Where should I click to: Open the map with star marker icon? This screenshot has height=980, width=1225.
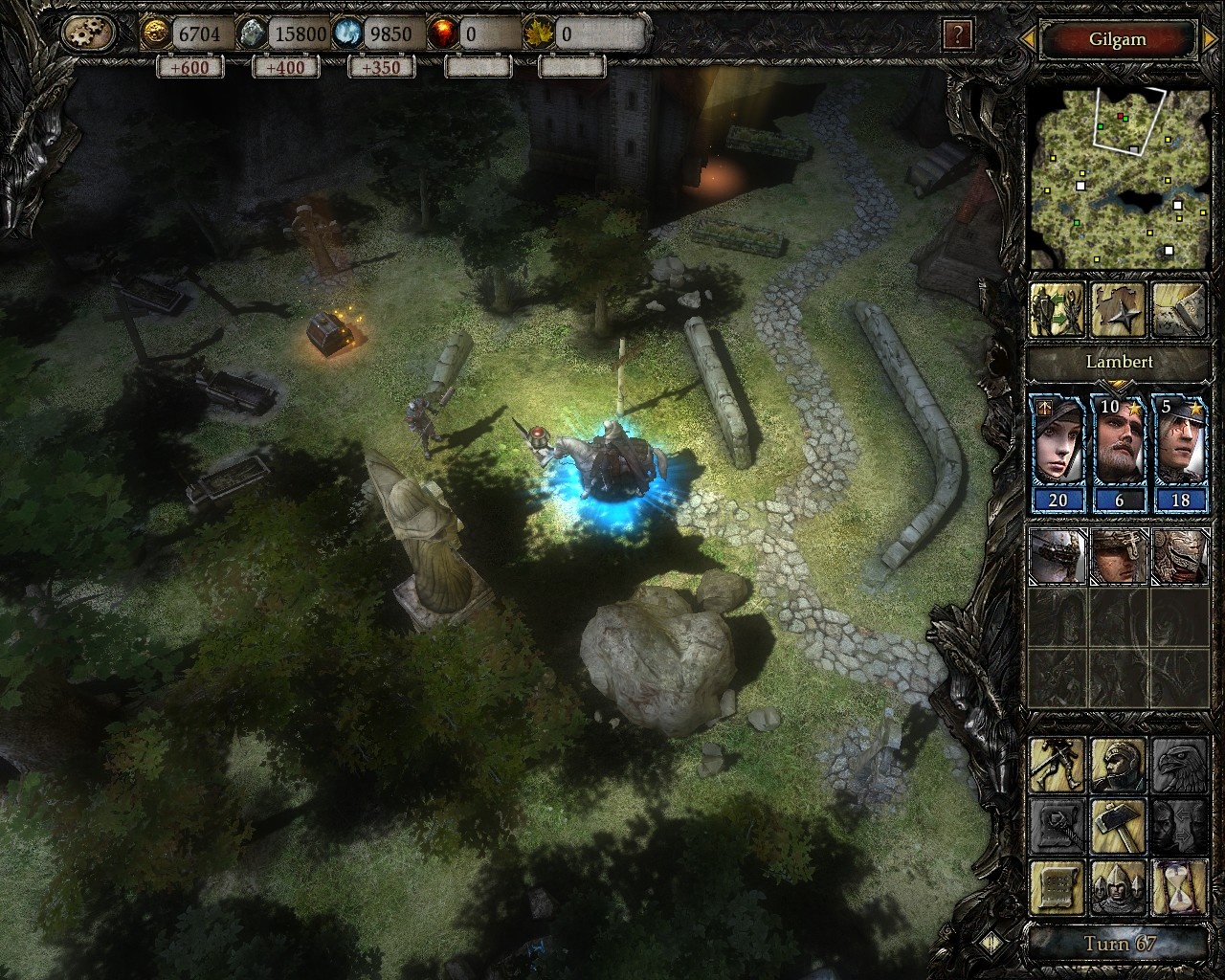[x=1119, y=308]
